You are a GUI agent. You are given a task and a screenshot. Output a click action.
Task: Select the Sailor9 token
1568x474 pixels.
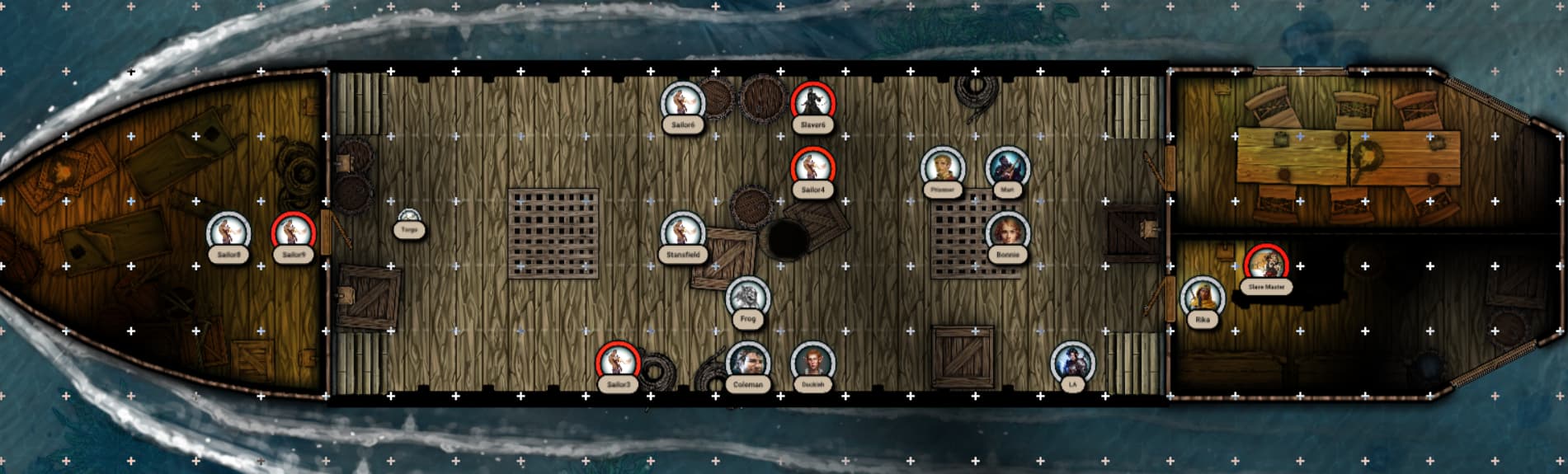click(294, 232)
